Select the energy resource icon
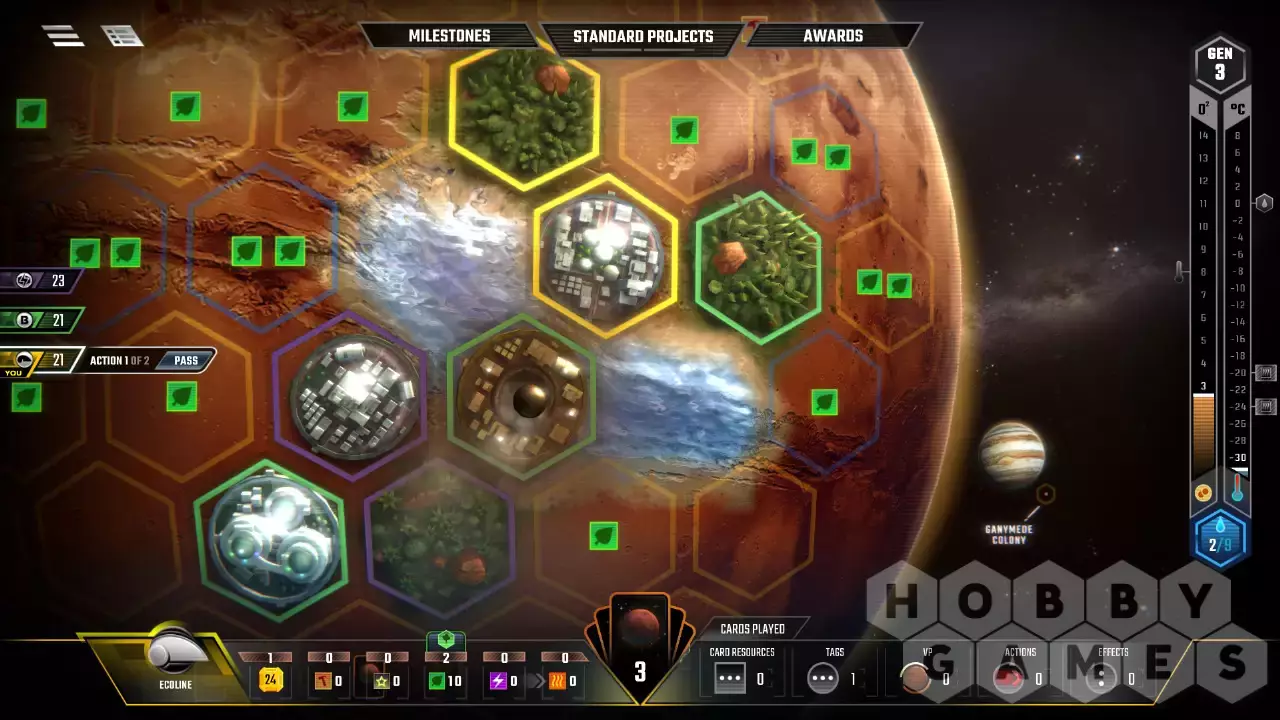 point(496,681)
